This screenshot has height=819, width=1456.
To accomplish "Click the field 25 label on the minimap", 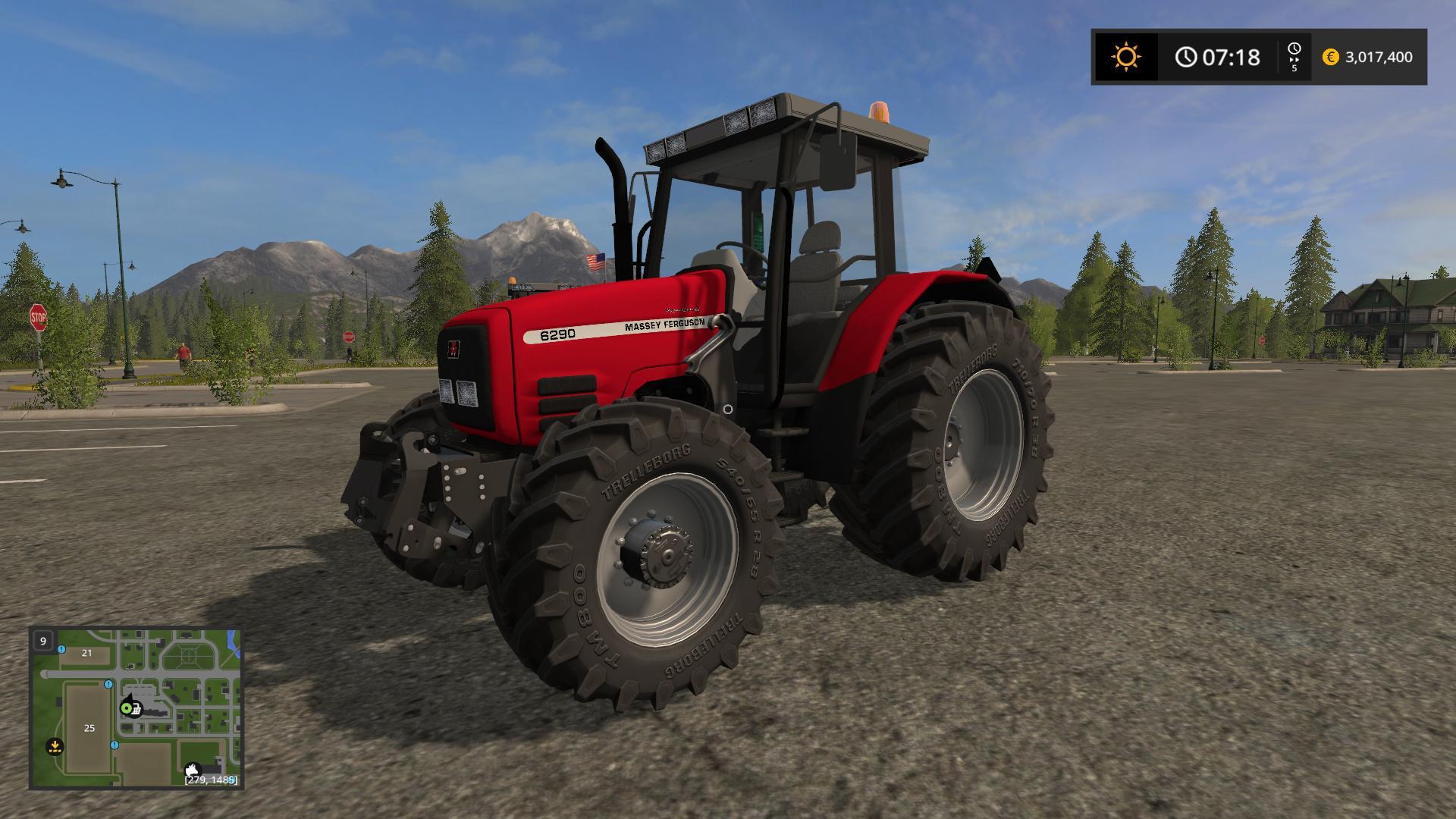I will pyautogui.click(x=89, y=727).
